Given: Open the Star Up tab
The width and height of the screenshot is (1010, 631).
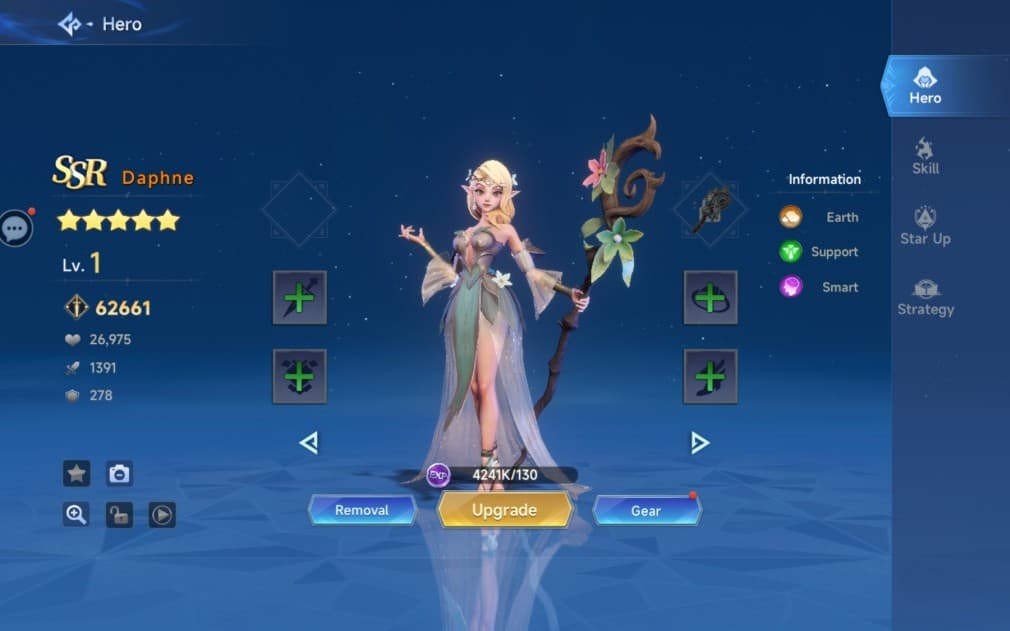Looking at the screenshot, I should [x=925, y=226].
